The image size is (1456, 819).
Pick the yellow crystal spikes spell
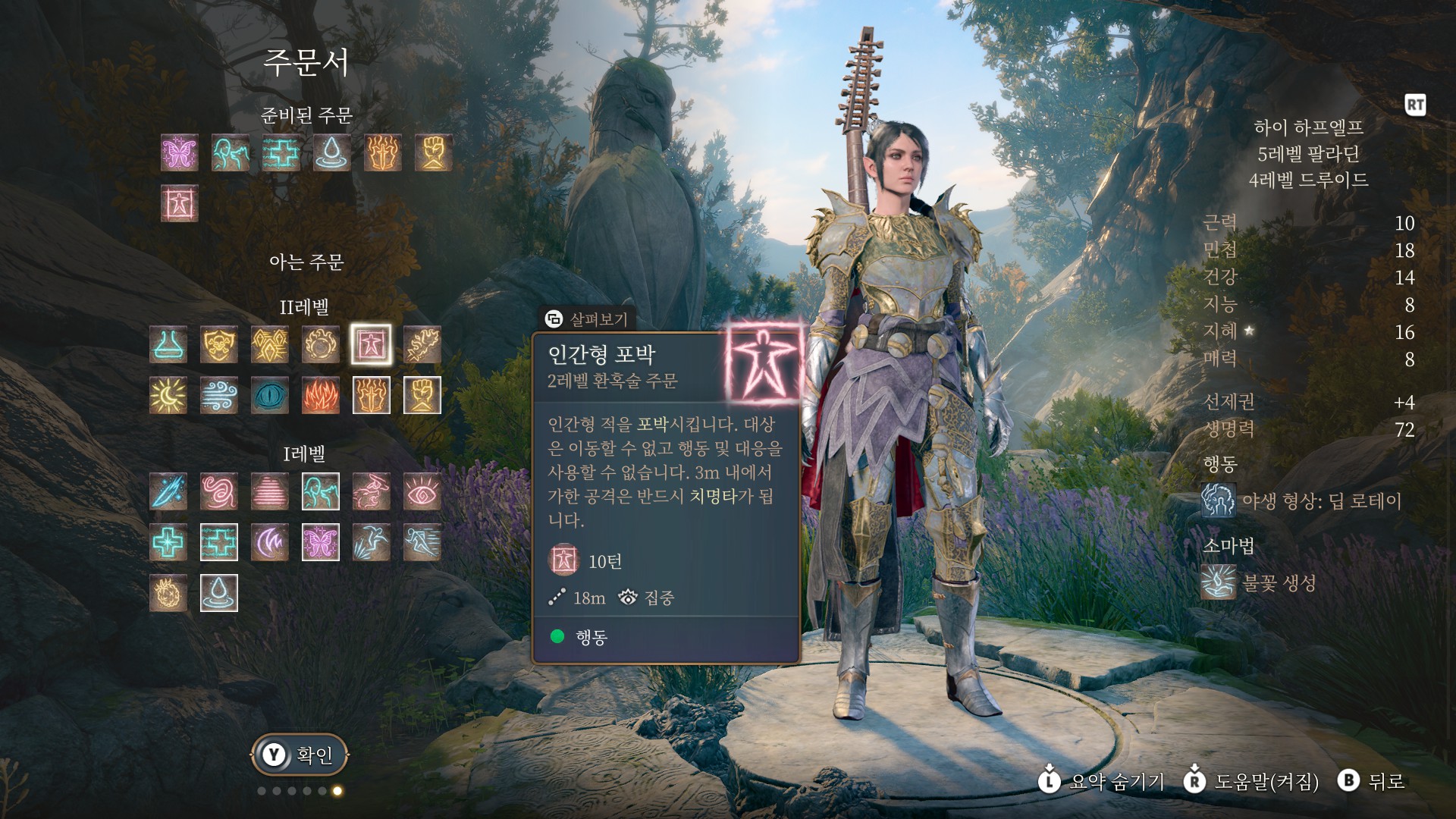pyautogui.click(x=270, y=344)
